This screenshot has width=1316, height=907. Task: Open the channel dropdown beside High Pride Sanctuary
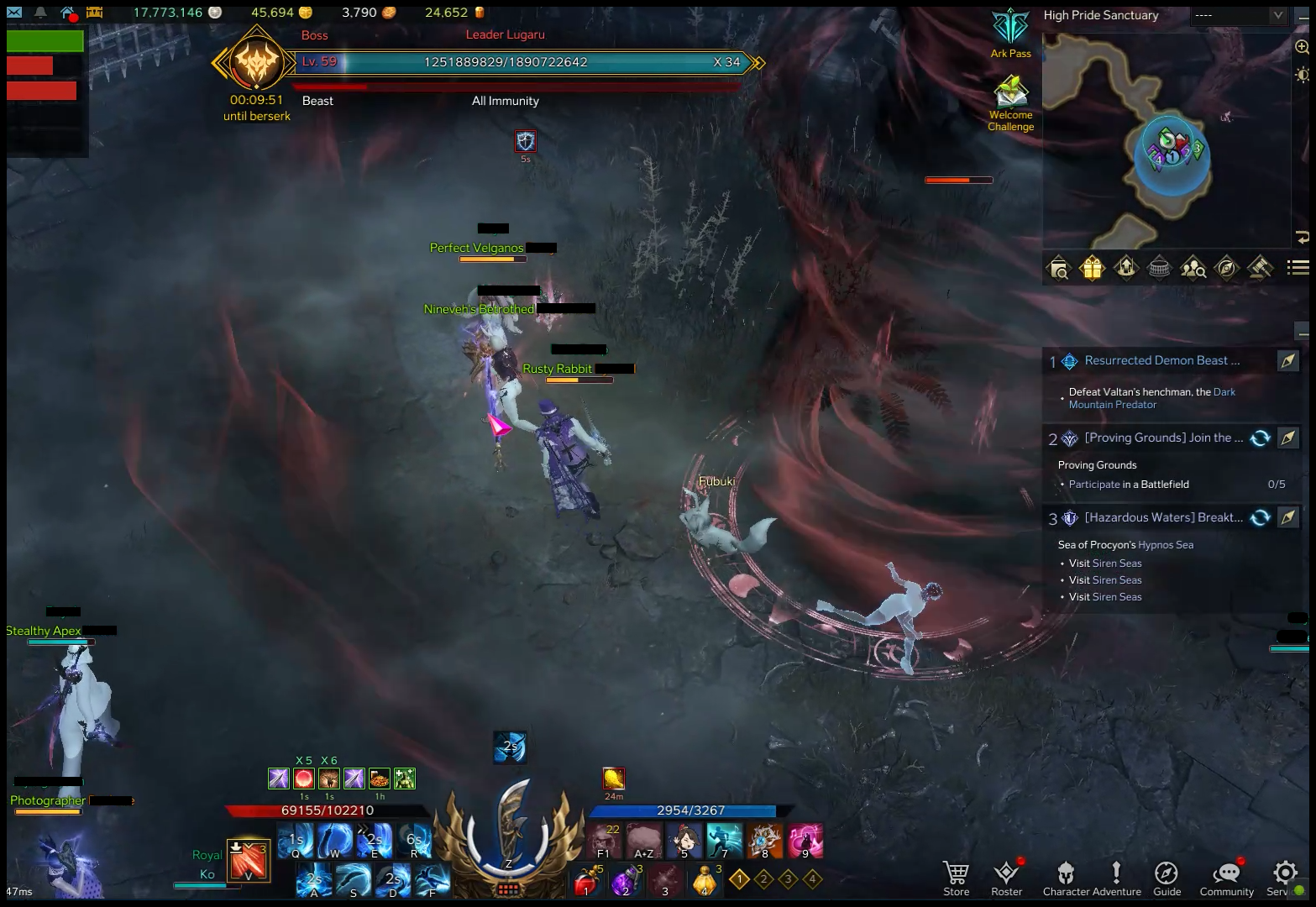(1277, 15)
